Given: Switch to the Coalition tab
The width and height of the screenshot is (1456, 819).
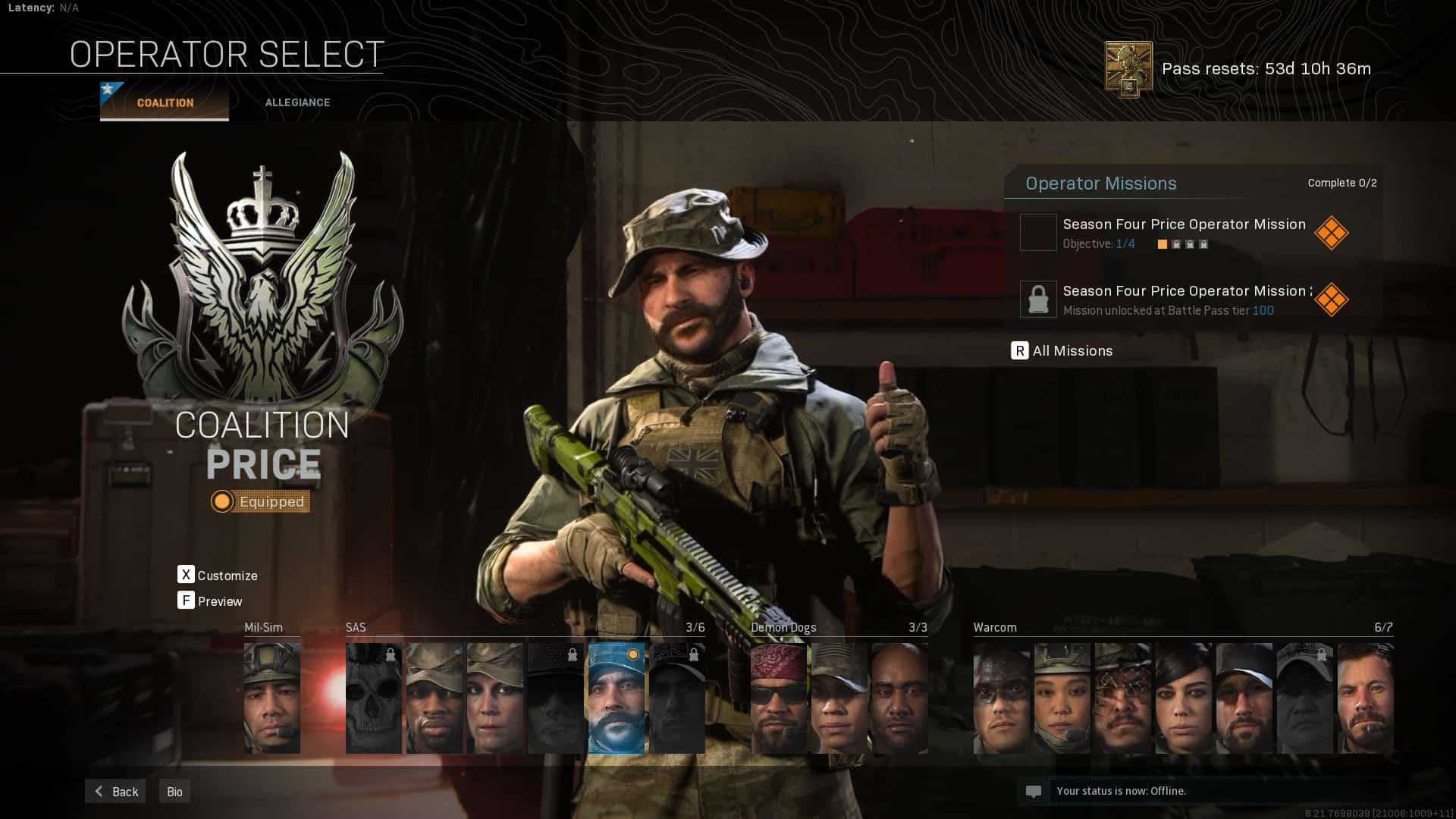Looking at the screenshot, I should pos(164,102).
